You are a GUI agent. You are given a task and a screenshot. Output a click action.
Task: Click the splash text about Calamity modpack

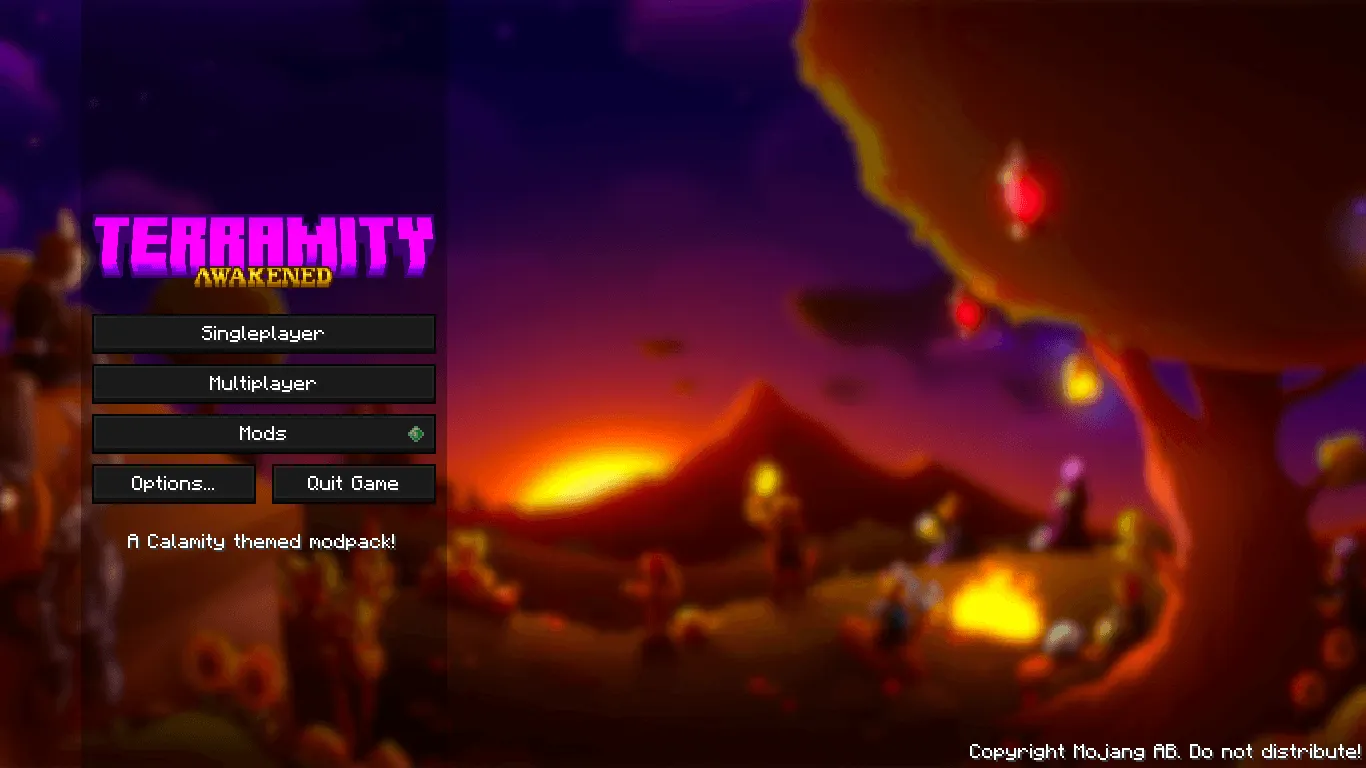click(263, 541)
